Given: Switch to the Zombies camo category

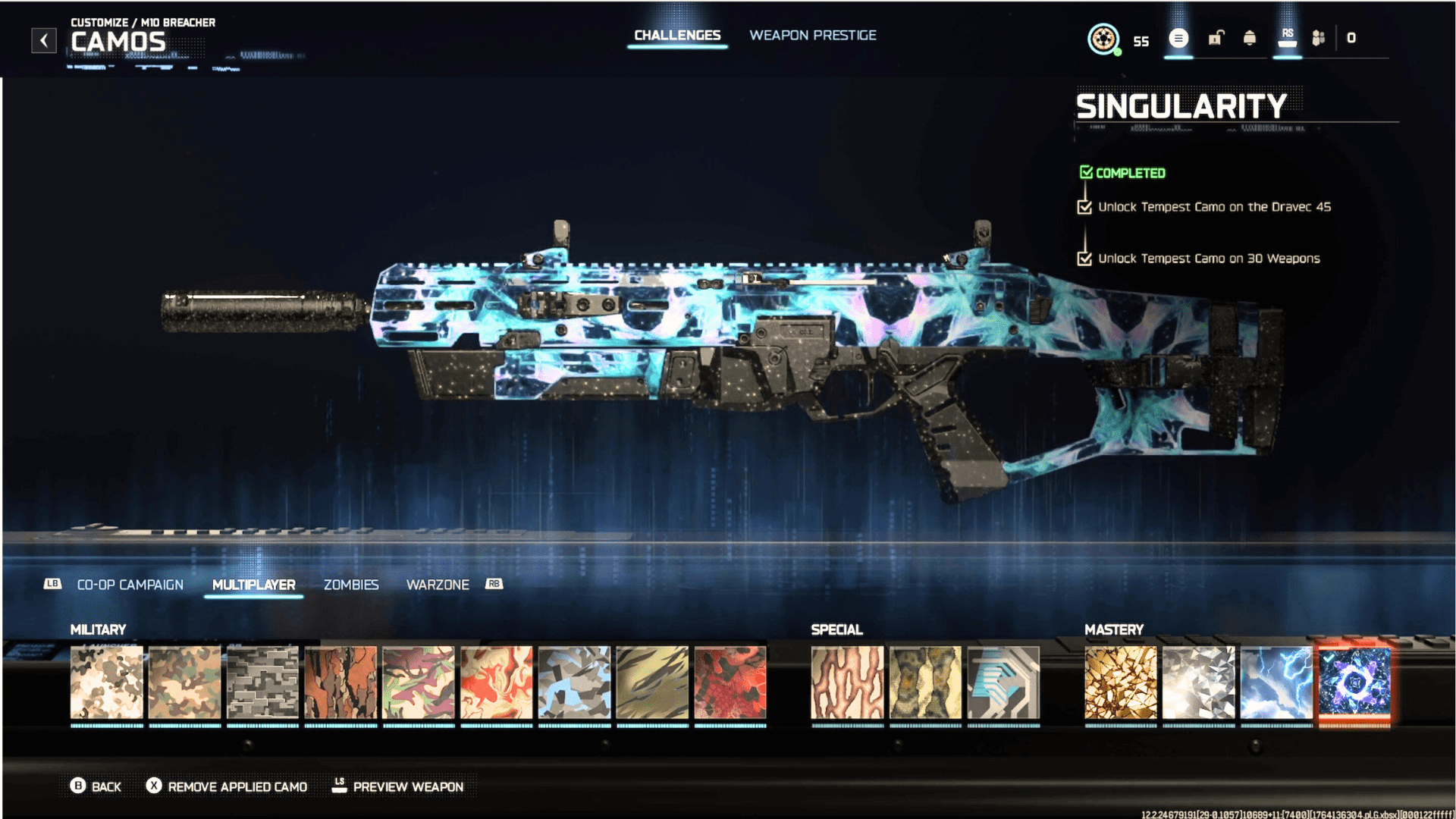Looking at the screenshot, I should click(351, 585).
